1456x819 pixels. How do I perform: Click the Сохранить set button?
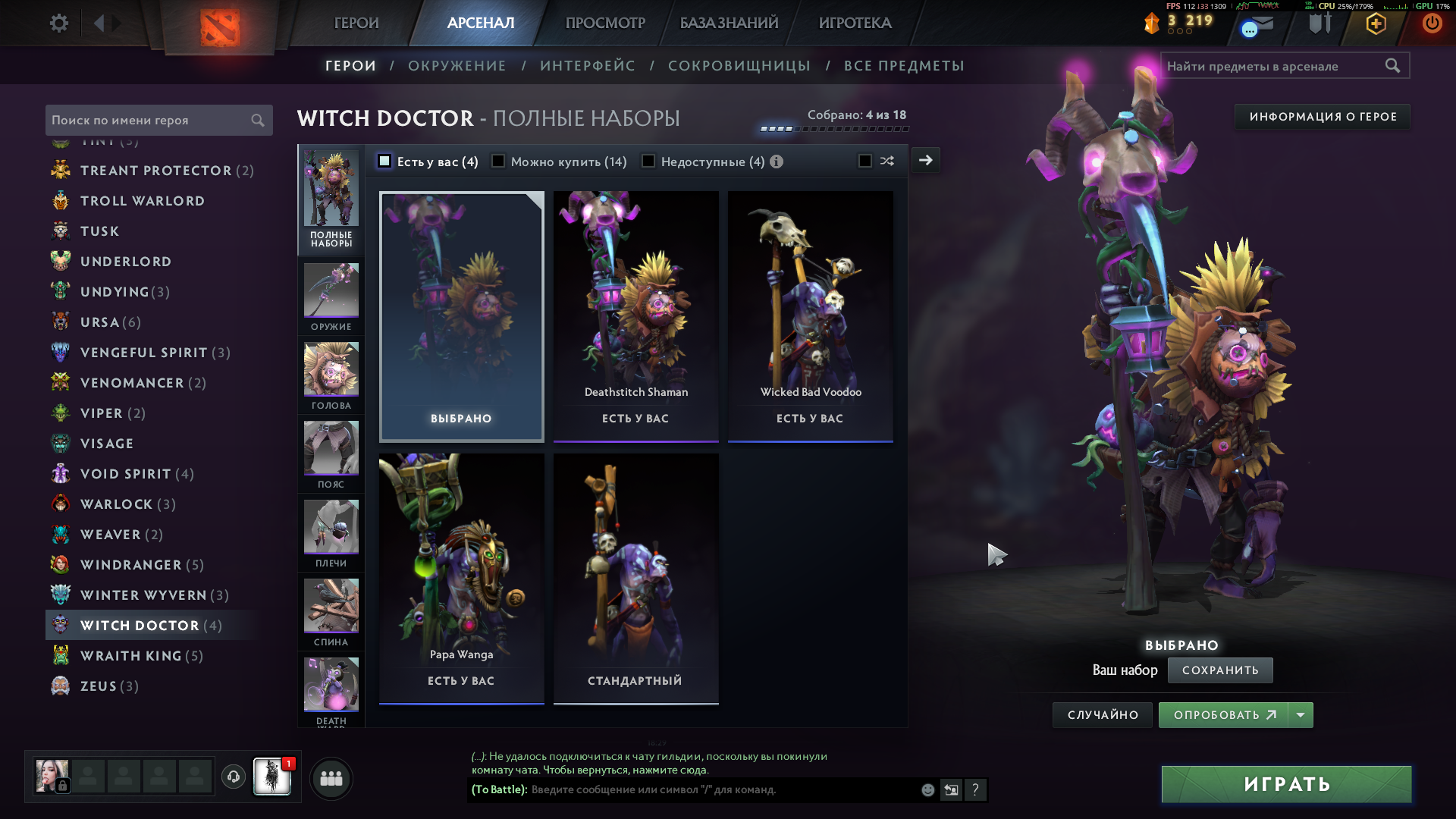pos(1219,670)
